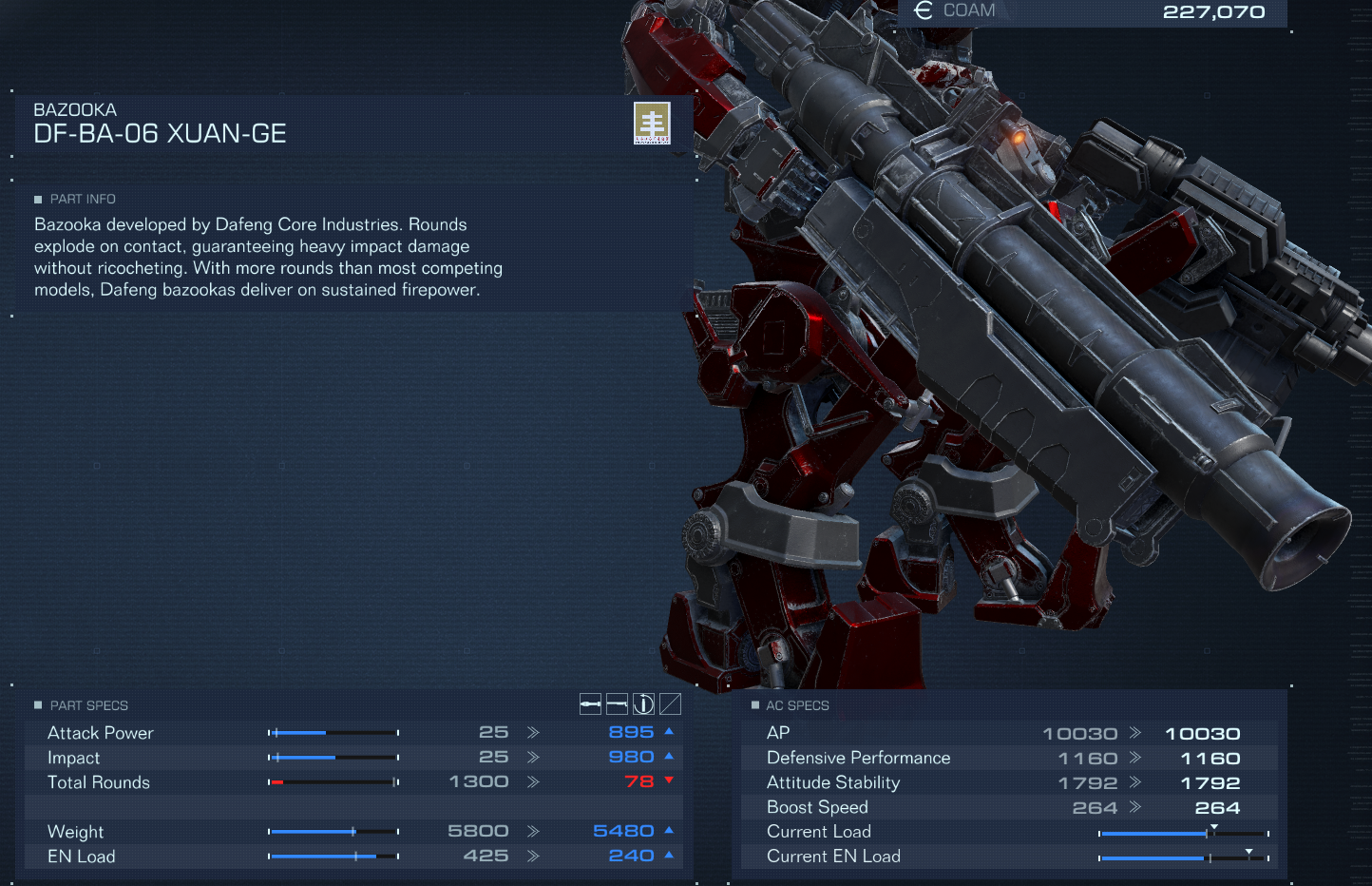
Task: Collapse the part description using the chevron arrow
Action: point(677,154)
